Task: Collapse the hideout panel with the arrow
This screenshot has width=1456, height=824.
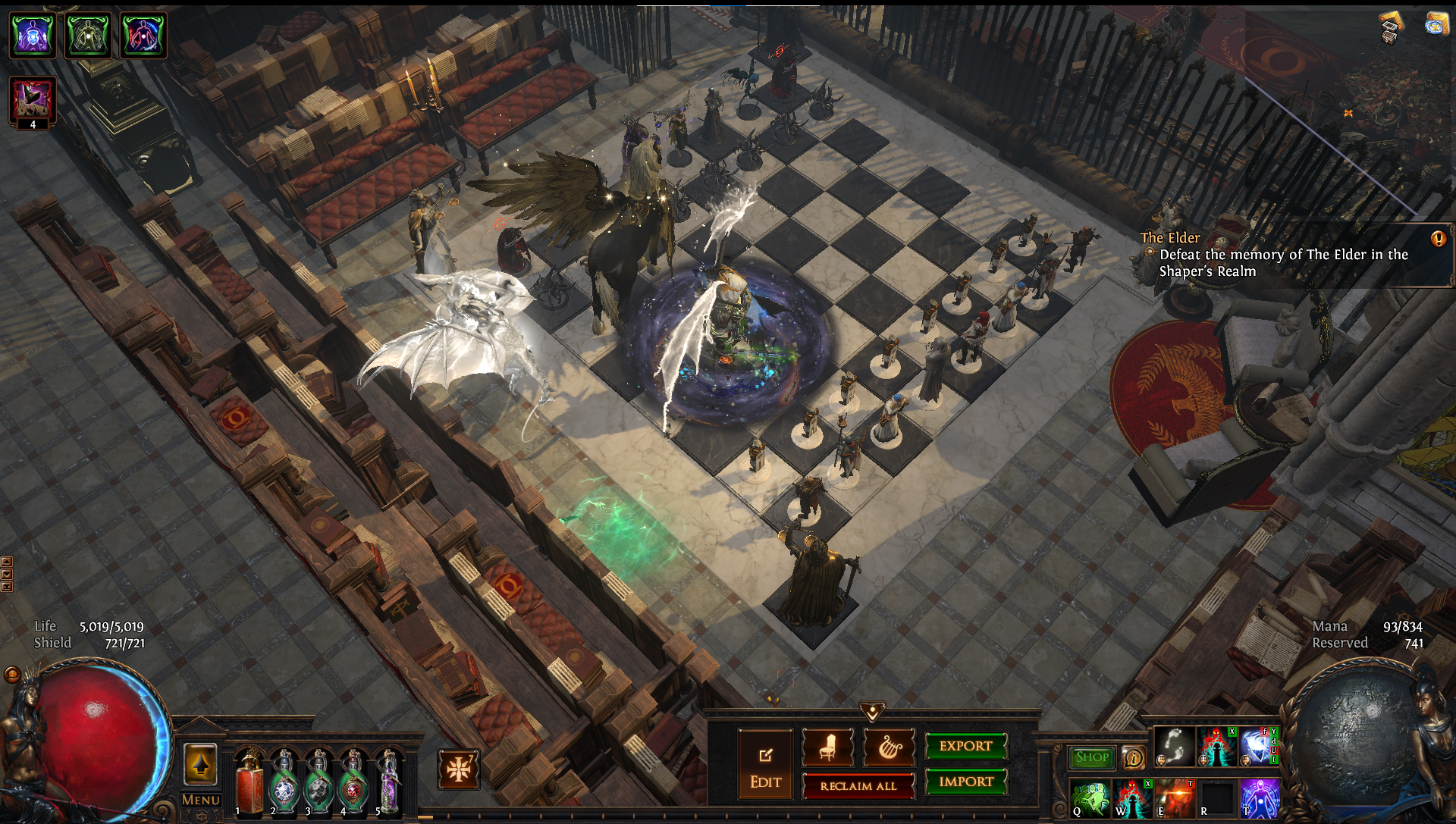Action: 872,711
